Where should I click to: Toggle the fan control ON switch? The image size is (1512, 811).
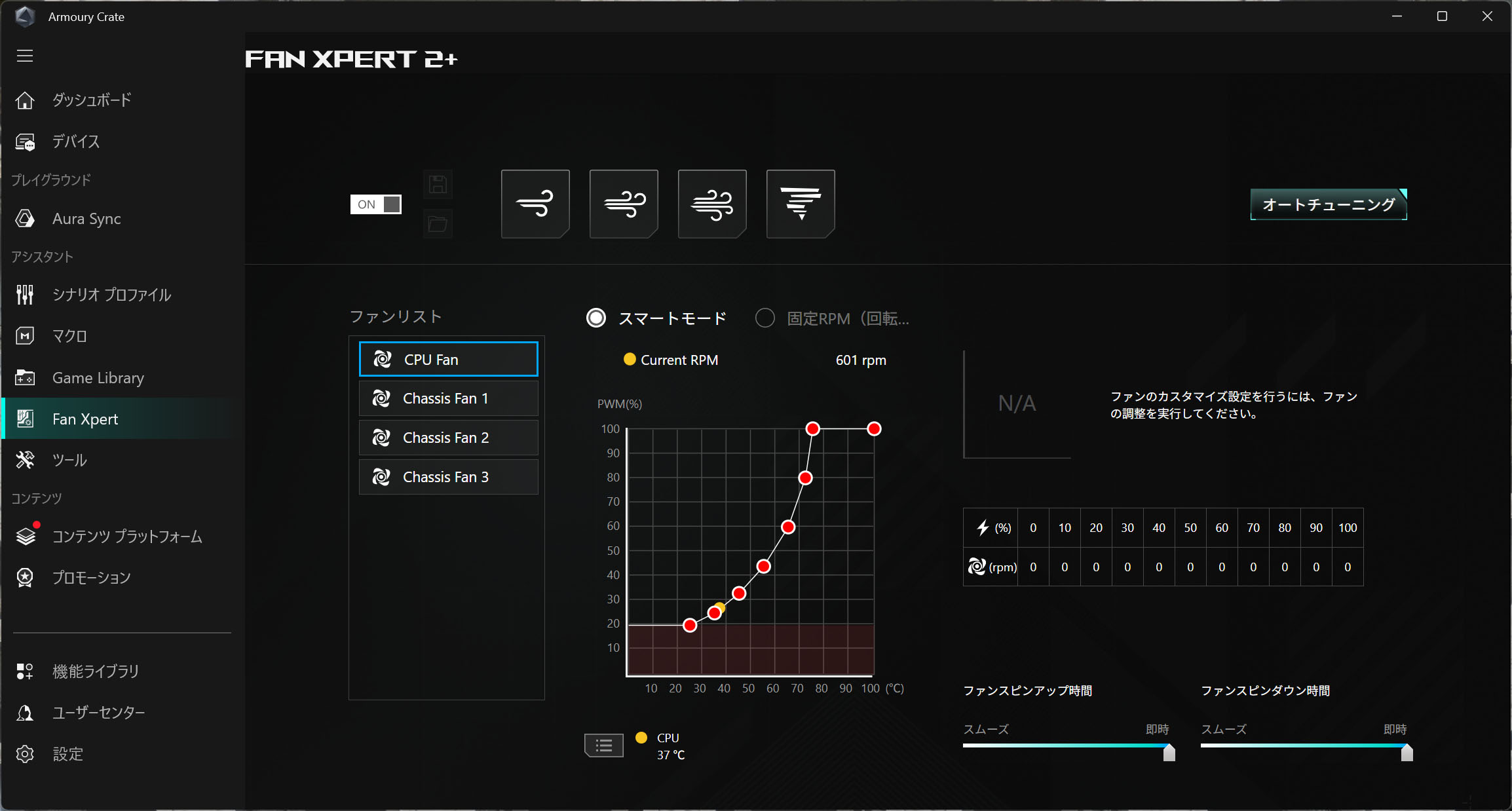point(375,204)
